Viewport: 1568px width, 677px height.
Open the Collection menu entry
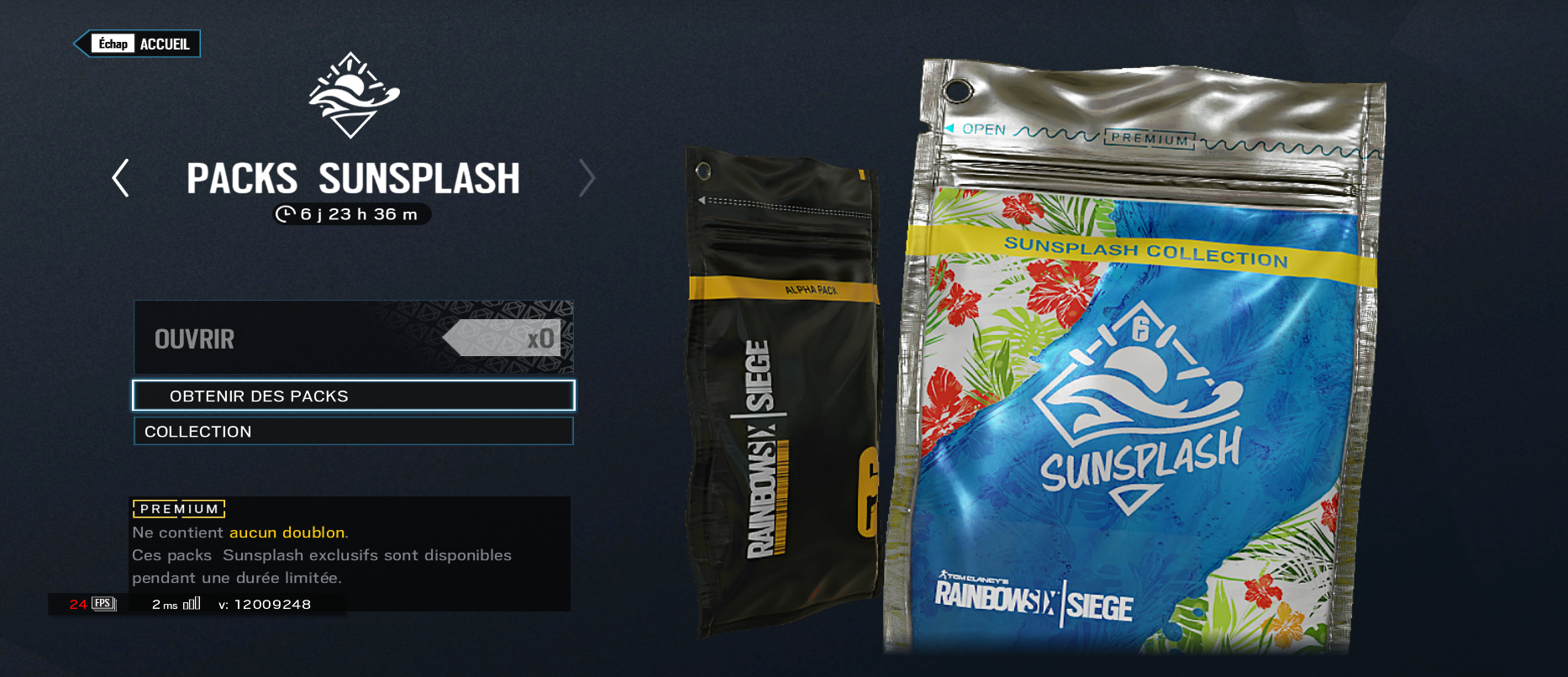(x=353, y=431)
